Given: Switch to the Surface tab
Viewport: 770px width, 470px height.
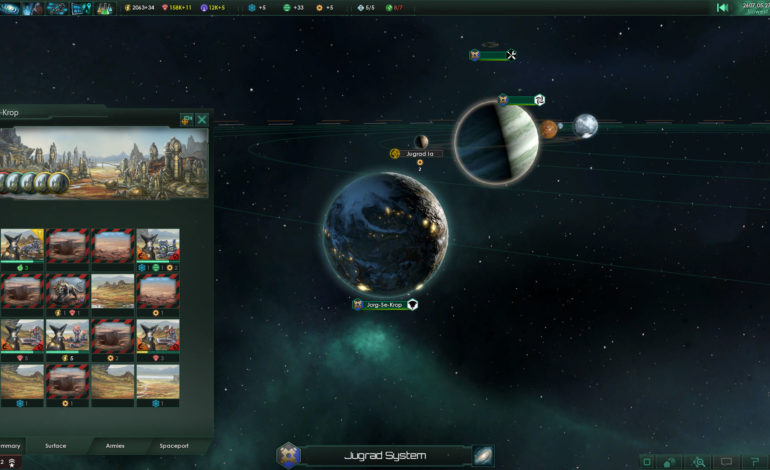Looking at the screenshot, I should (x=58, y=446).
